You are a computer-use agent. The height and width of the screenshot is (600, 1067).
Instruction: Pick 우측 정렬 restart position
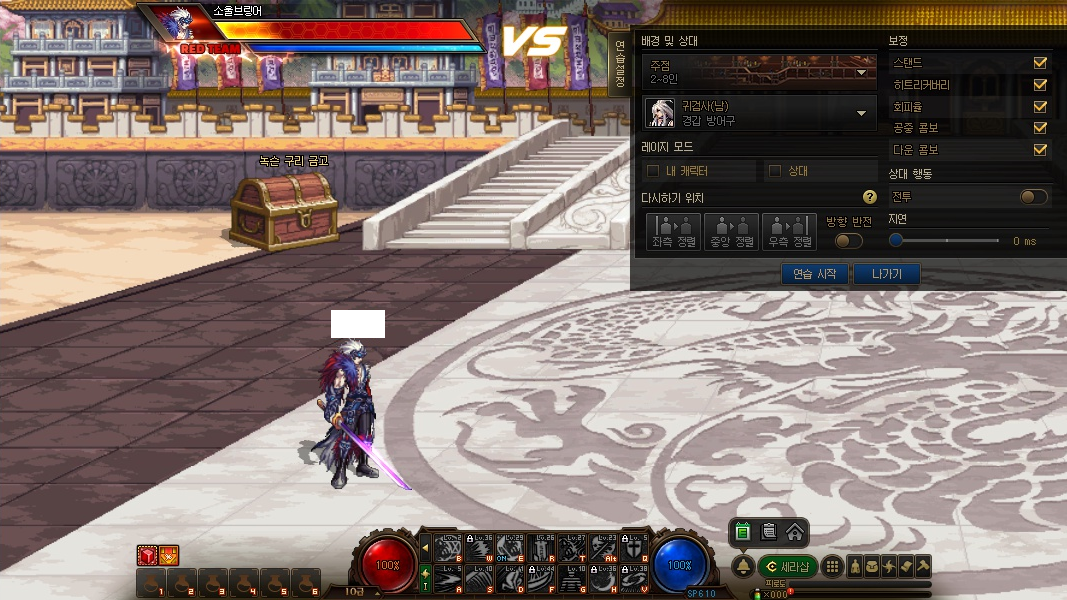pyautogui.click(x=789, y=230)
